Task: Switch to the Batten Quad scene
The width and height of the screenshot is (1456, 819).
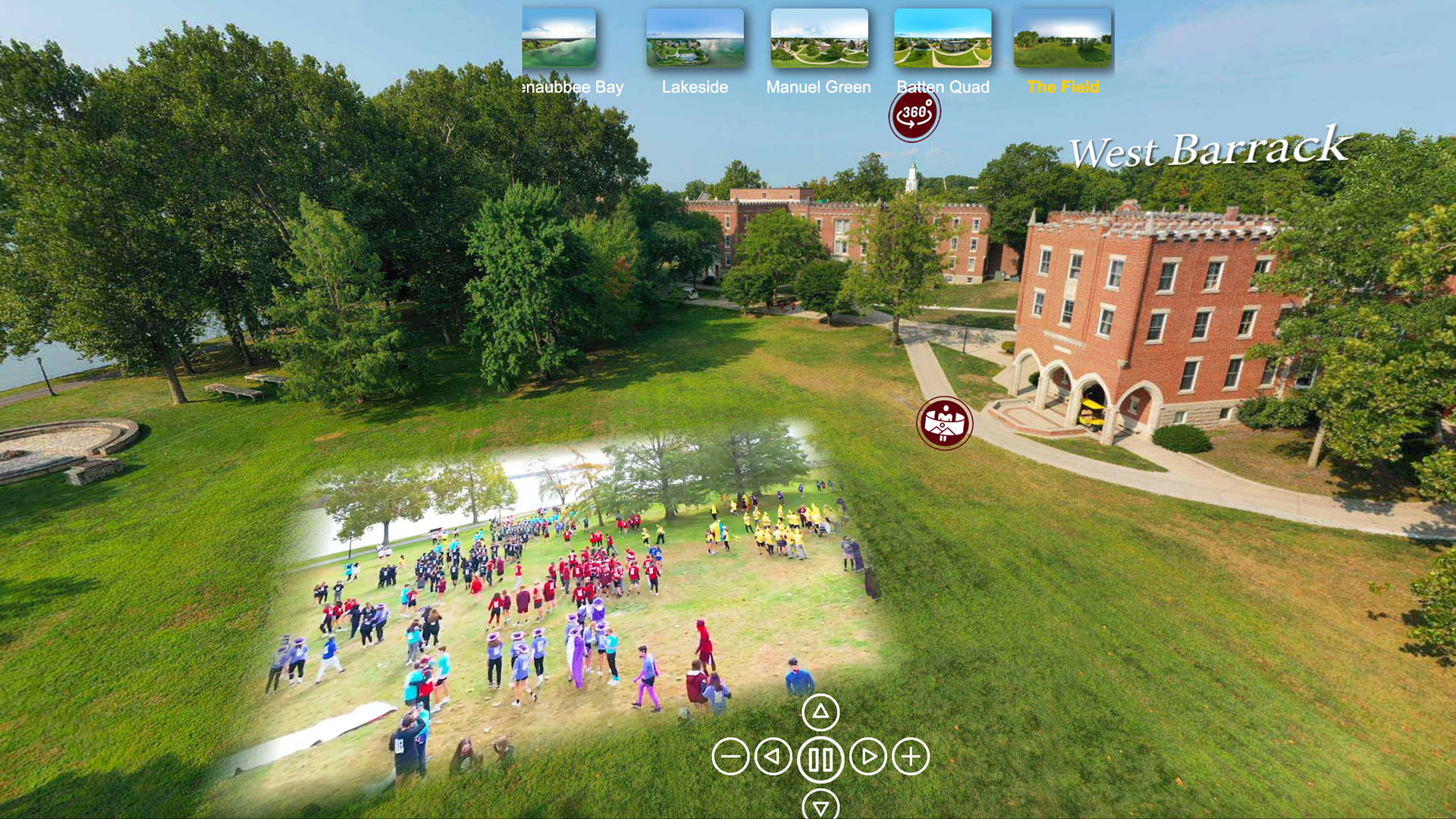Action: (x=943, y=86)
